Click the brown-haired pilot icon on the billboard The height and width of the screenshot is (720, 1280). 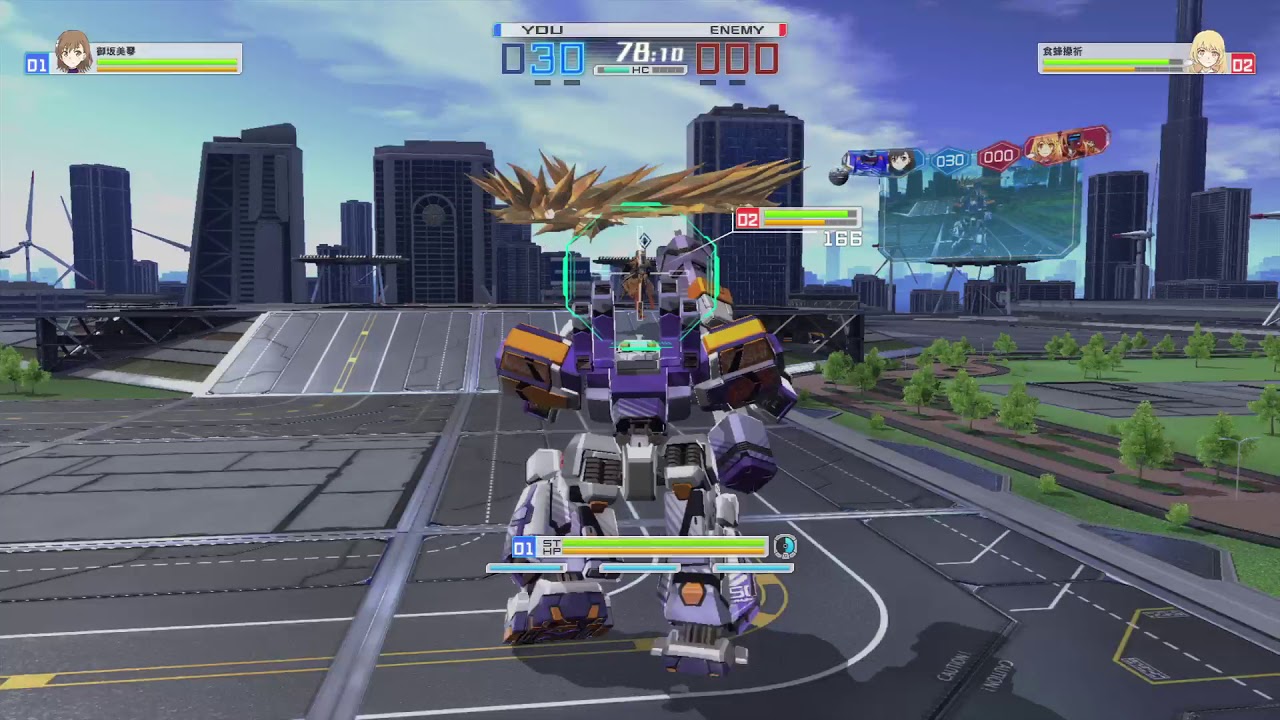(899, 160)
